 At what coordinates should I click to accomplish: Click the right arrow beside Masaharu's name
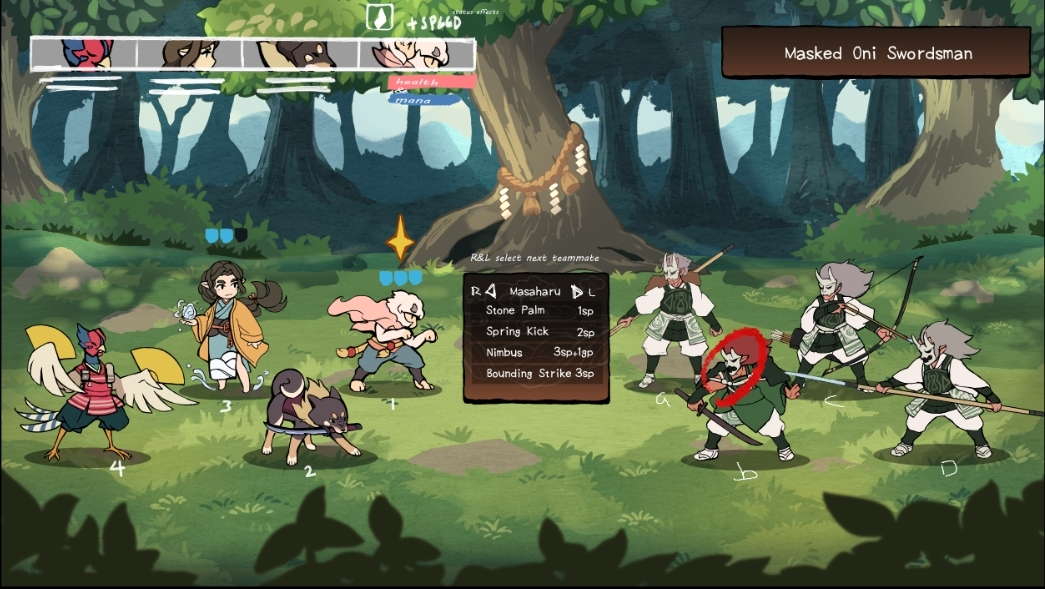pos(577,291)
